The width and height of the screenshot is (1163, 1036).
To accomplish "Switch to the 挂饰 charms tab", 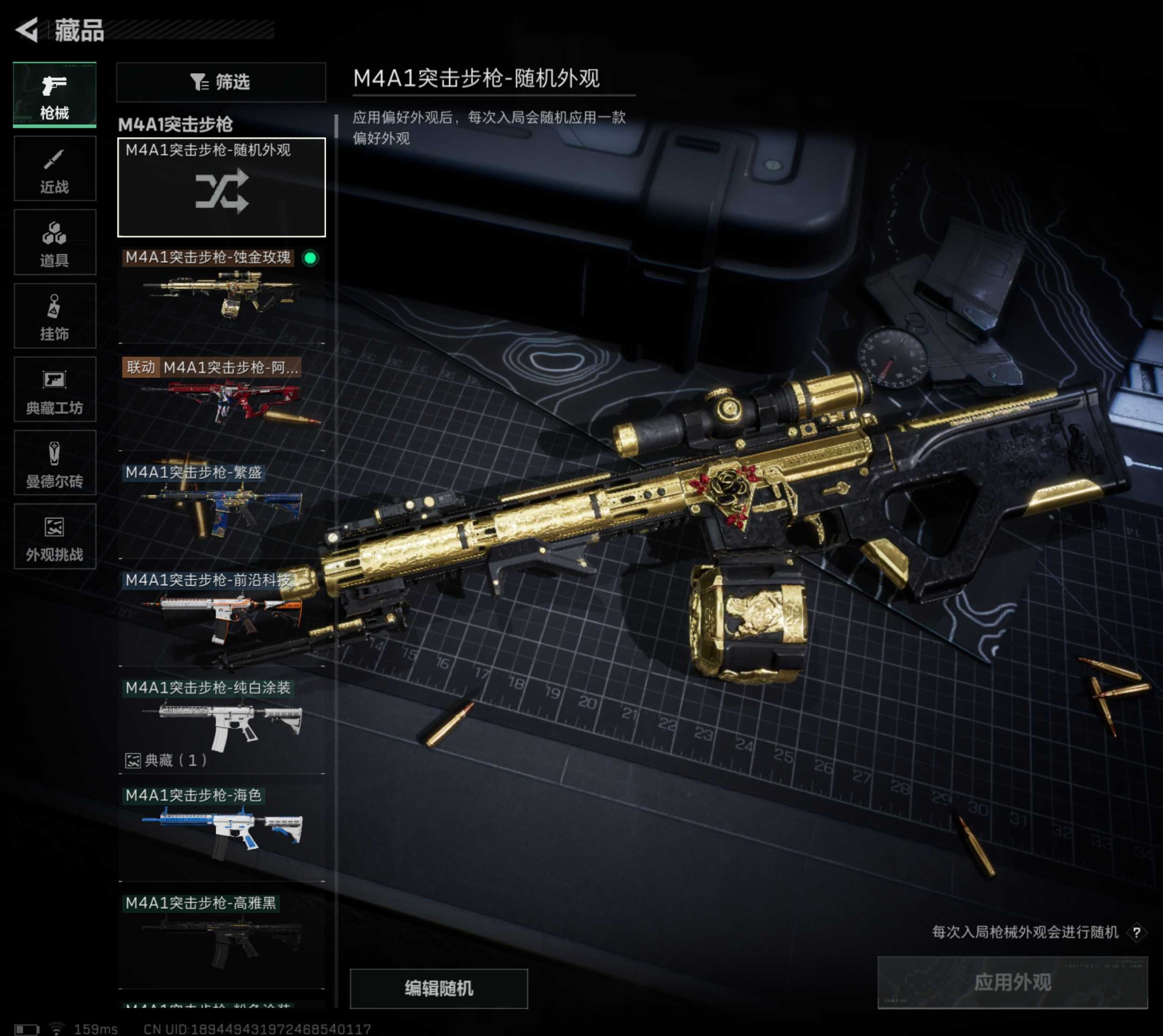I will point(55,316).
